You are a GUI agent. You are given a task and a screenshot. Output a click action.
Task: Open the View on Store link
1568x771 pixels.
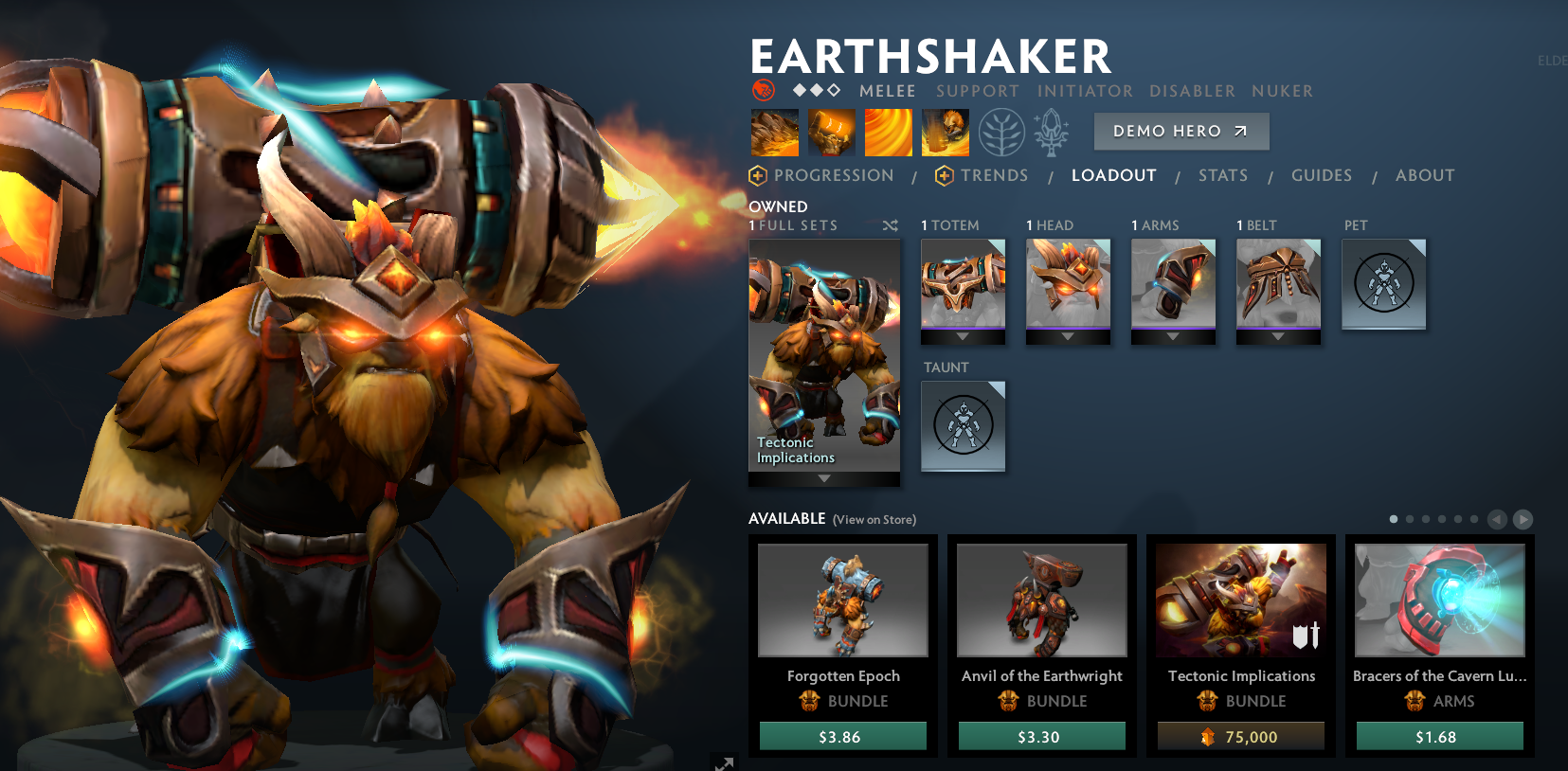click(x=873, y=519)
